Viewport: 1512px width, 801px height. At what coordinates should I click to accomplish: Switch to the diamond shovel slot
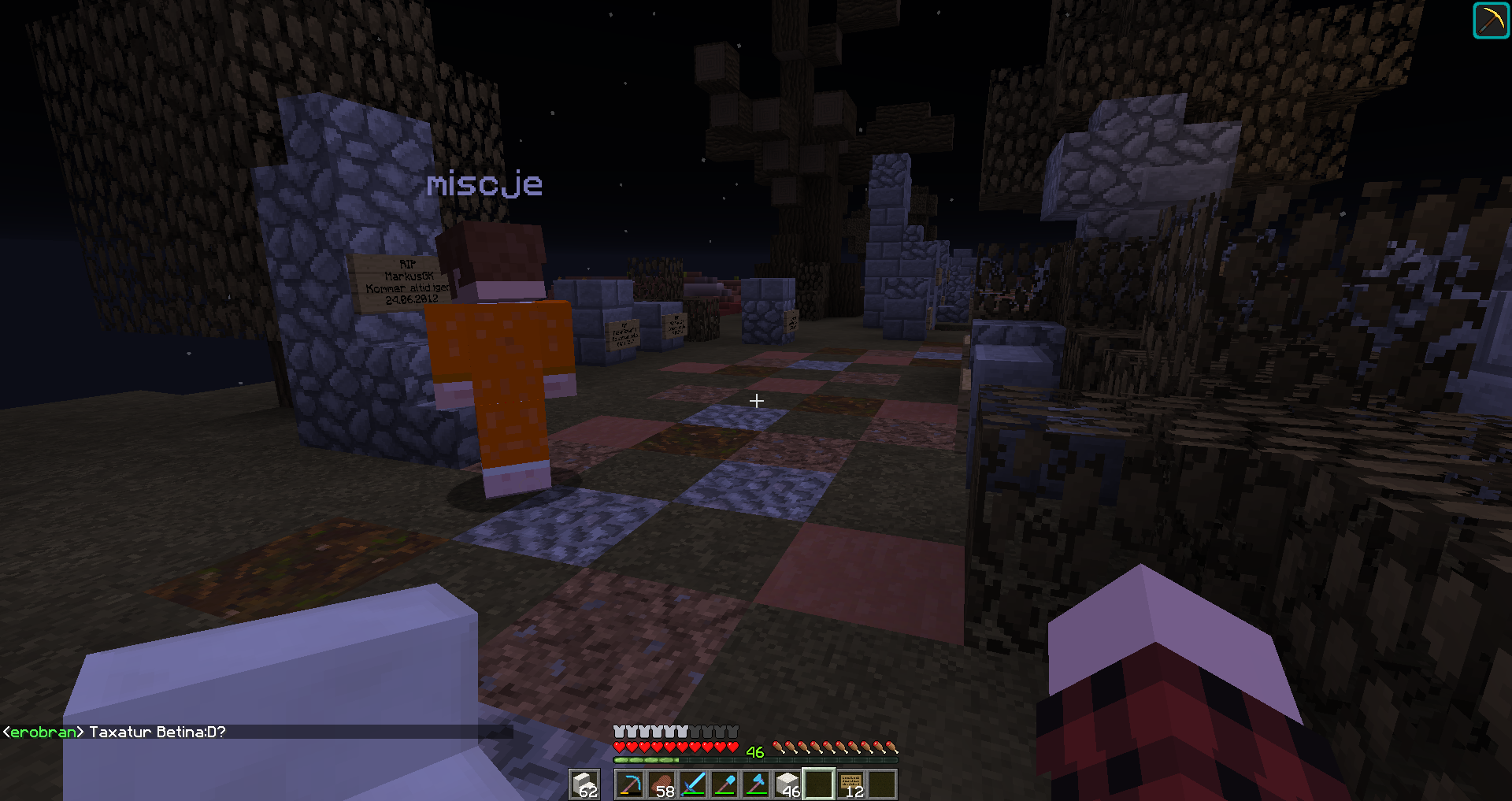point(724,784)
